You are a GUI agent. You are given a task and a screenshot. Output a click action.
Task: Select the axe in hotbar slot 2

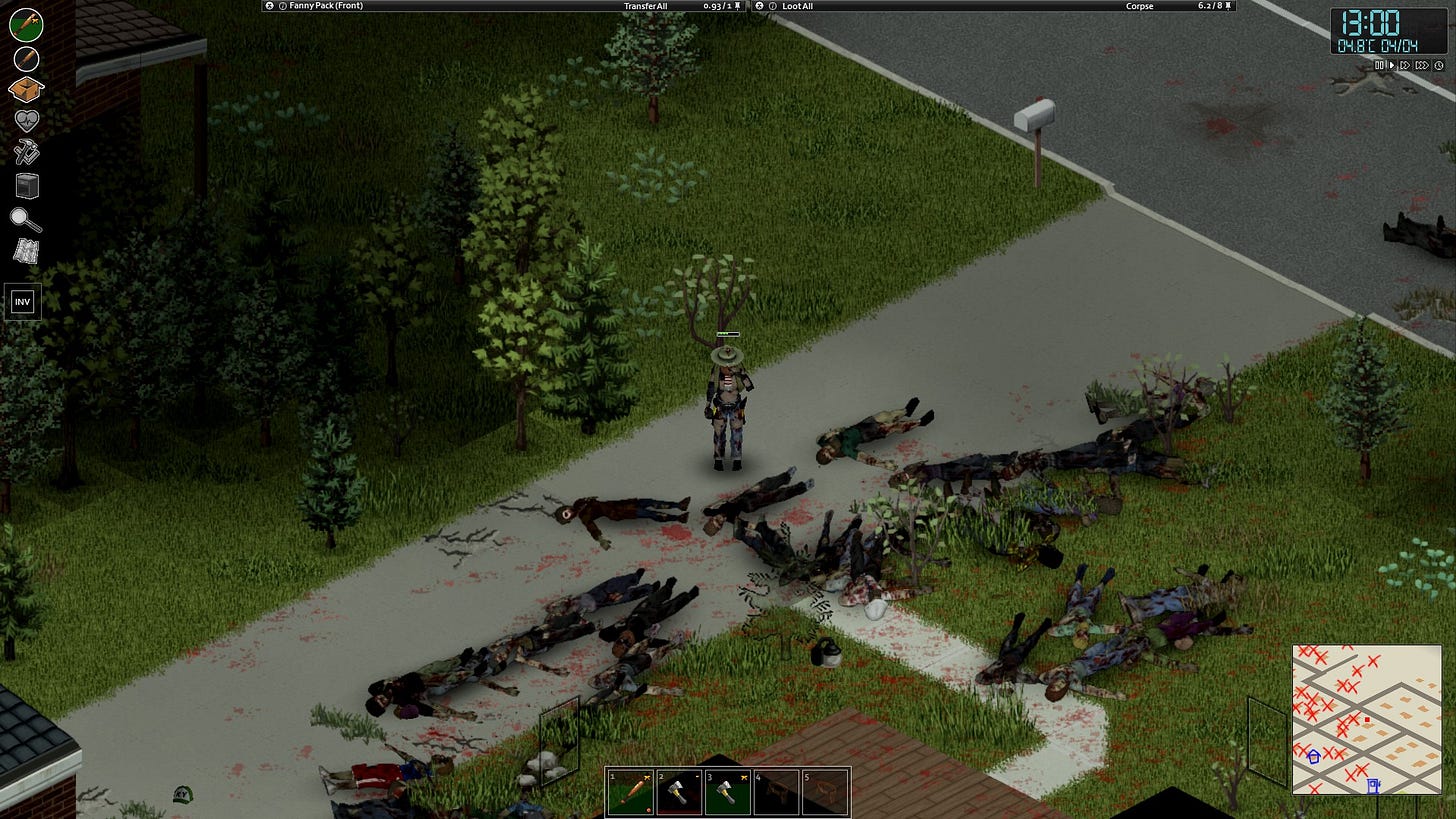point(680,791)
